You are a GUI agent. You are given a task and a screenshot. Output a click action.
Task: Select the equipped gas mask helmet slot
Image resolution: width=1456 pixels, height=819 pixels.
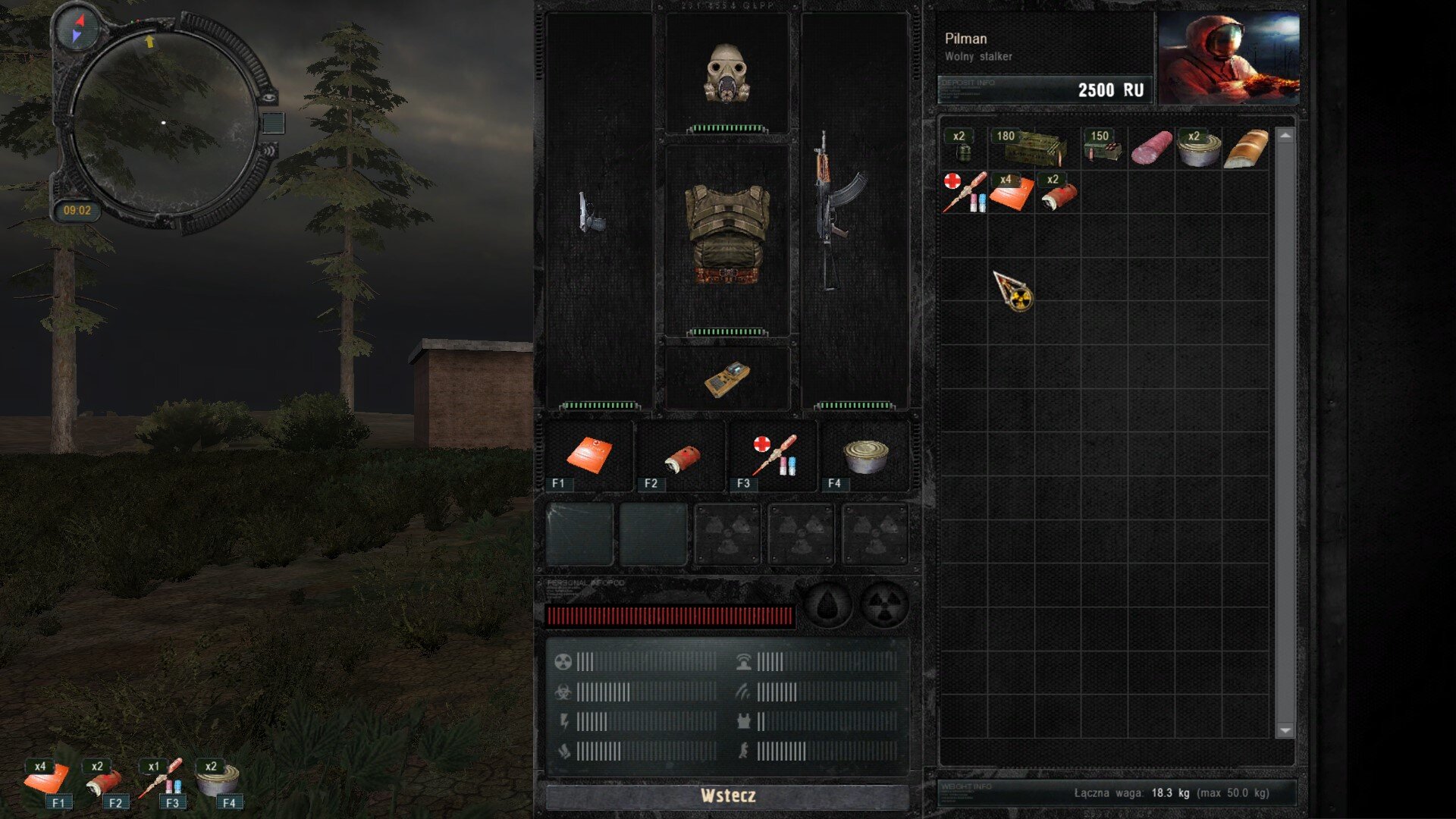(727, 73)
